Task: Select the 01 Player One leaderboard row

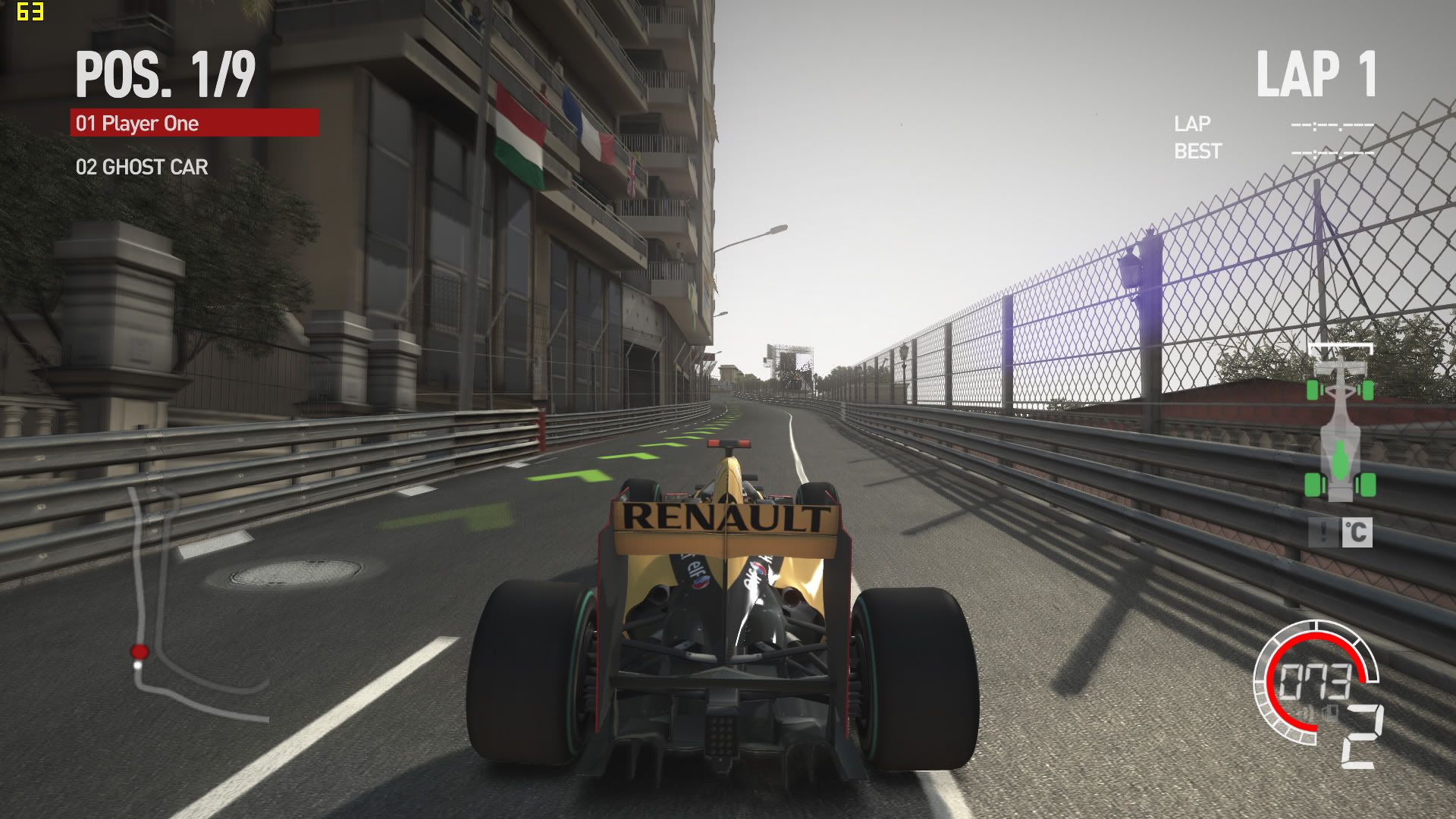Action: coord(194,123)
